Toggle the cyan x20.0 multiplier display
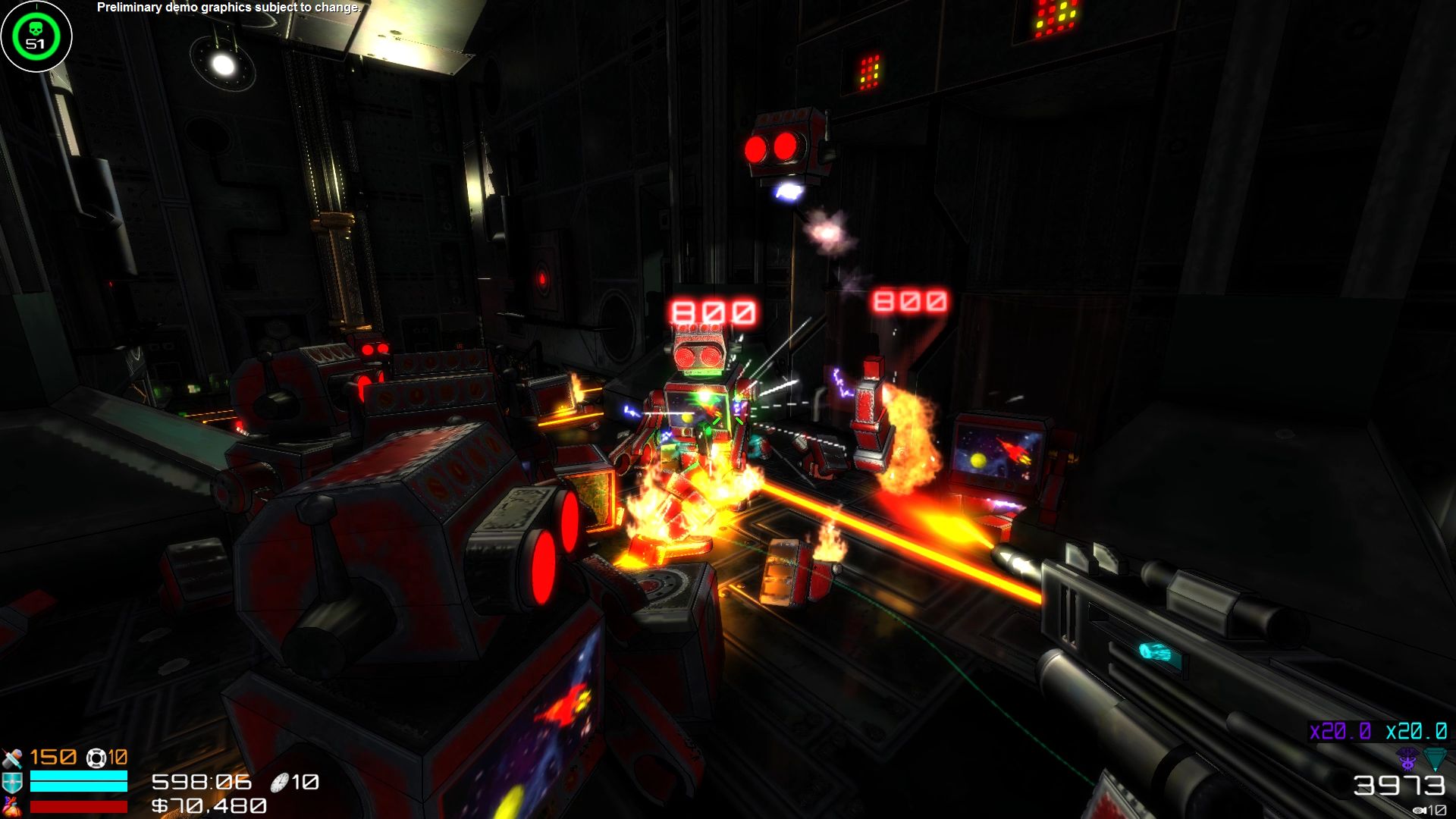The height and width of the screenshot is (819, 1456). [1415, 732]
